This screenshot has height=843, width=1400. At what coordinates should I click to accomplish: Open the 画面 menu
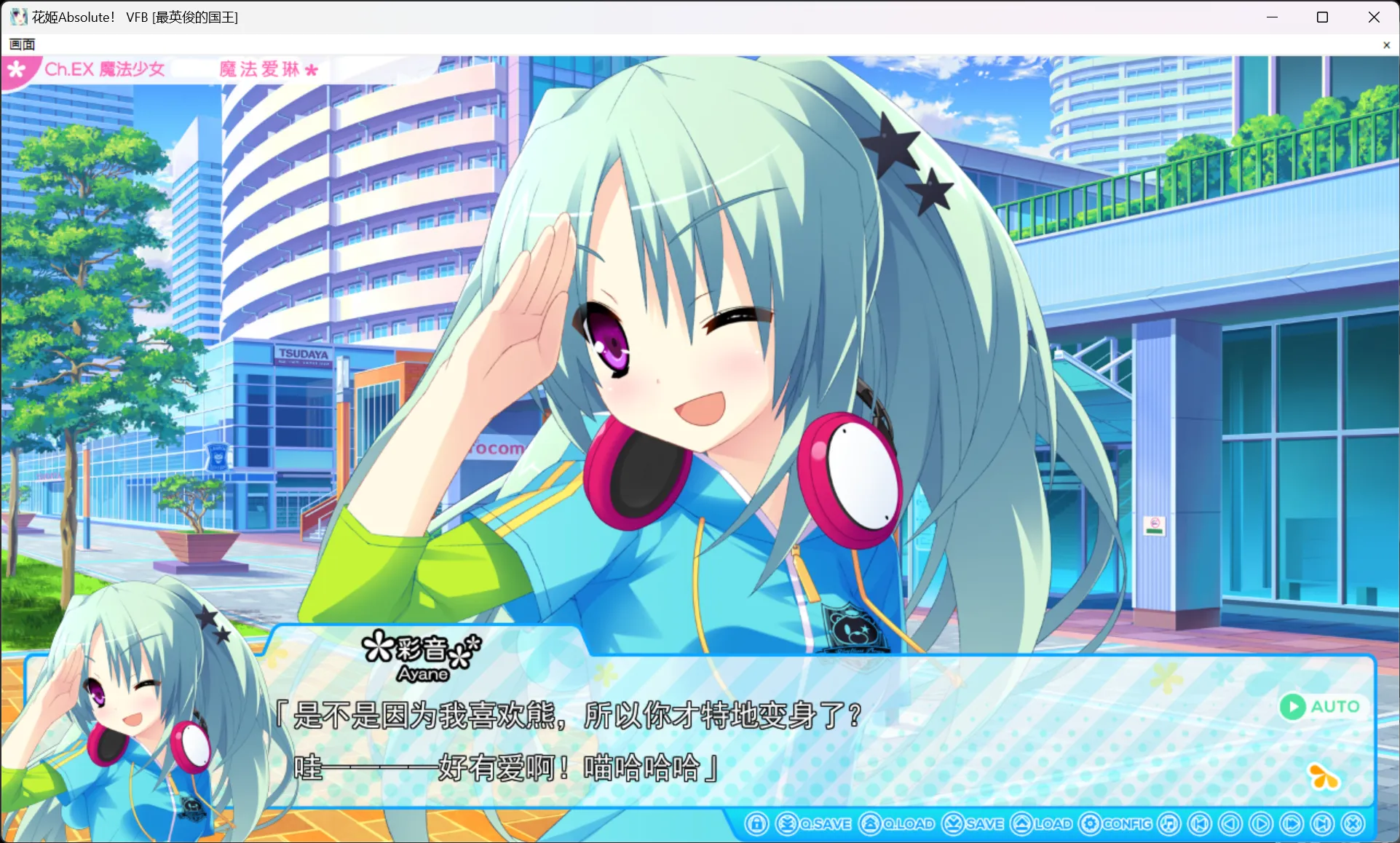point(21,44)
